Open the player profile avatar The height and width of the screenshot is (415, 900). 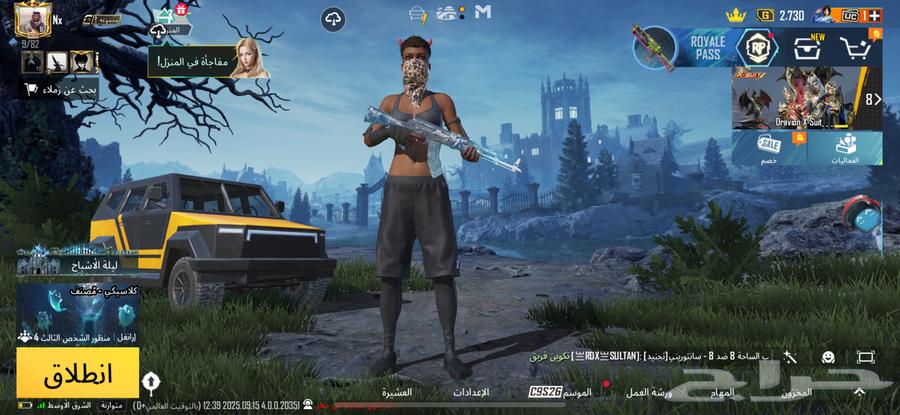33,17
